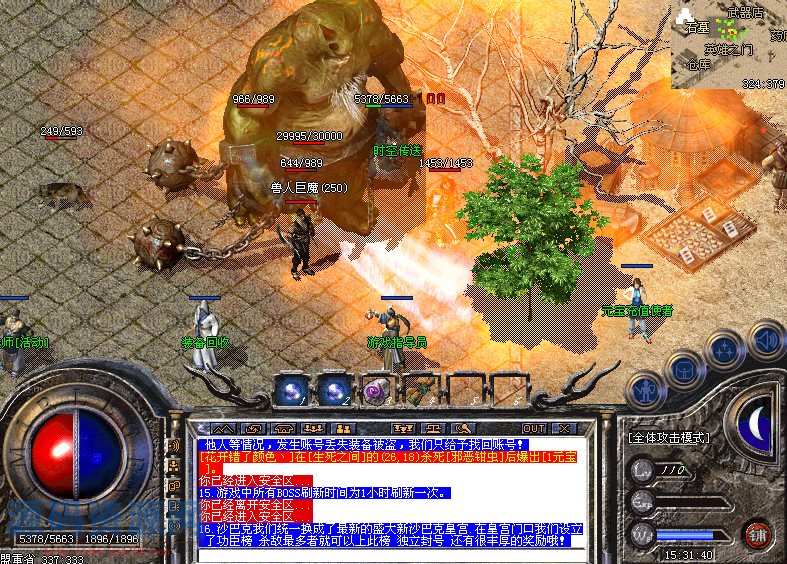Use the blue orb in belt slot 2
The width and height of the screenshot is (787, 564).
[x=334, y=391]
